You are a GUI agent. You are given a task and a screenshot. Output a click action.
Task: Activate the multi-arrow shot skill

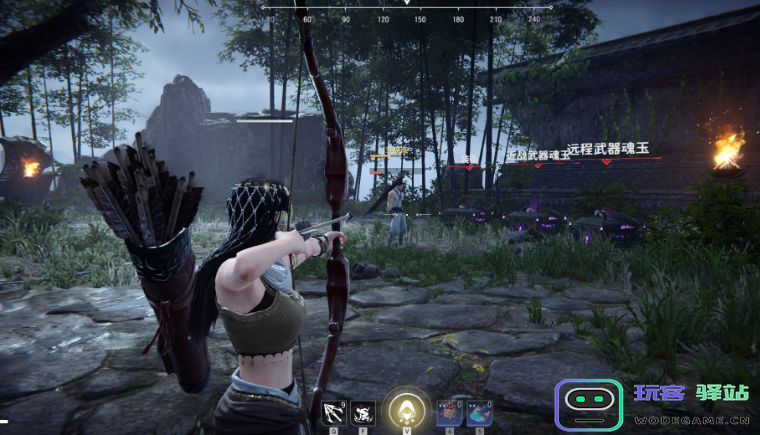334,411
